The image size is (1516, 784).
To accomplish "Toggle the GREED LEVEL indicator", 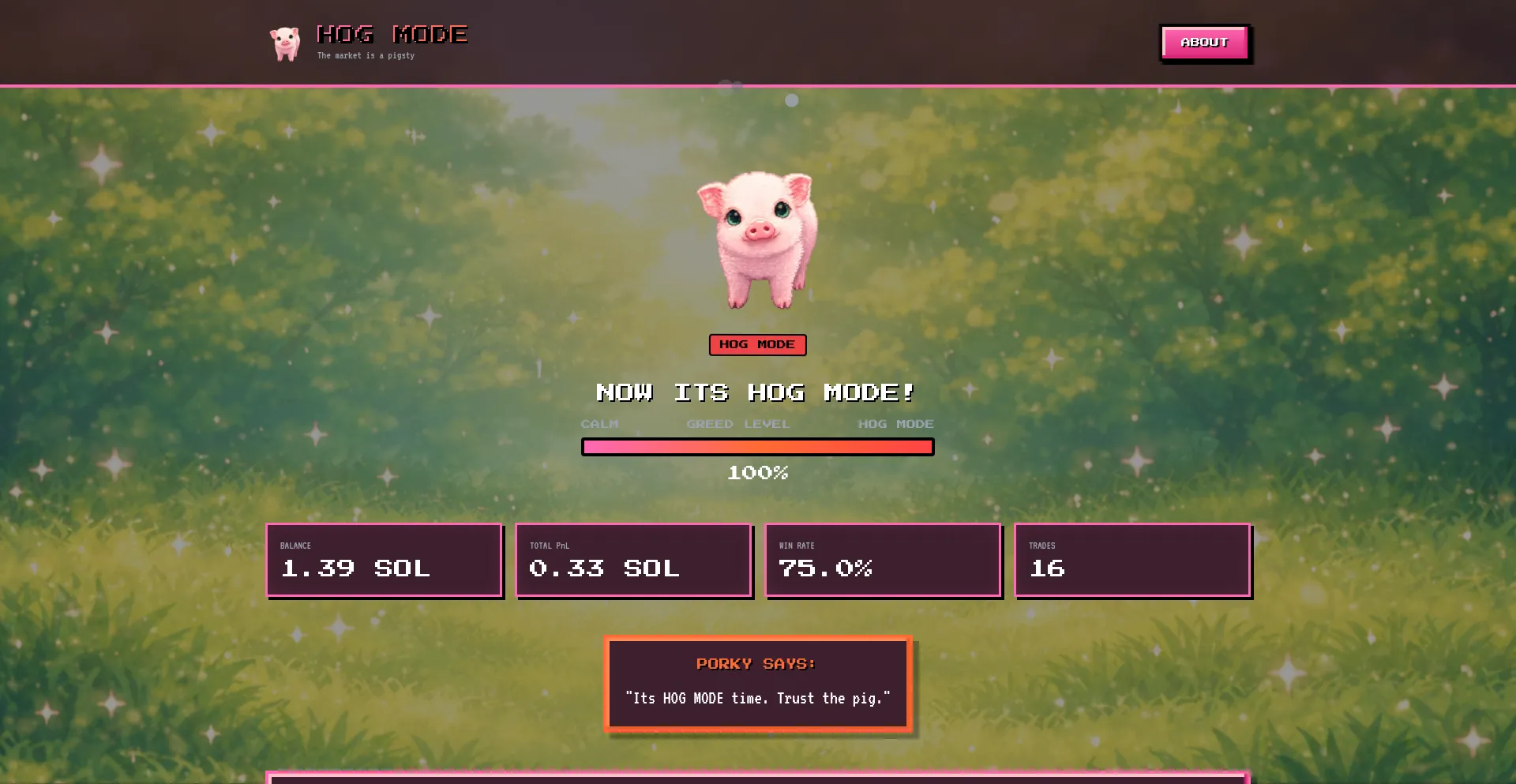I will [737, 424].
